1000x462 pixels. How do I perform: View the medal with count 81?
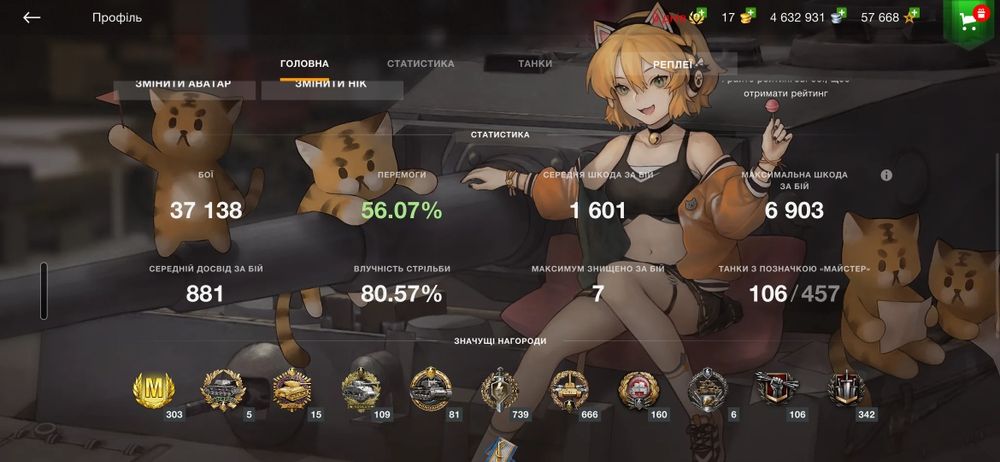click(x=430, y=389)
